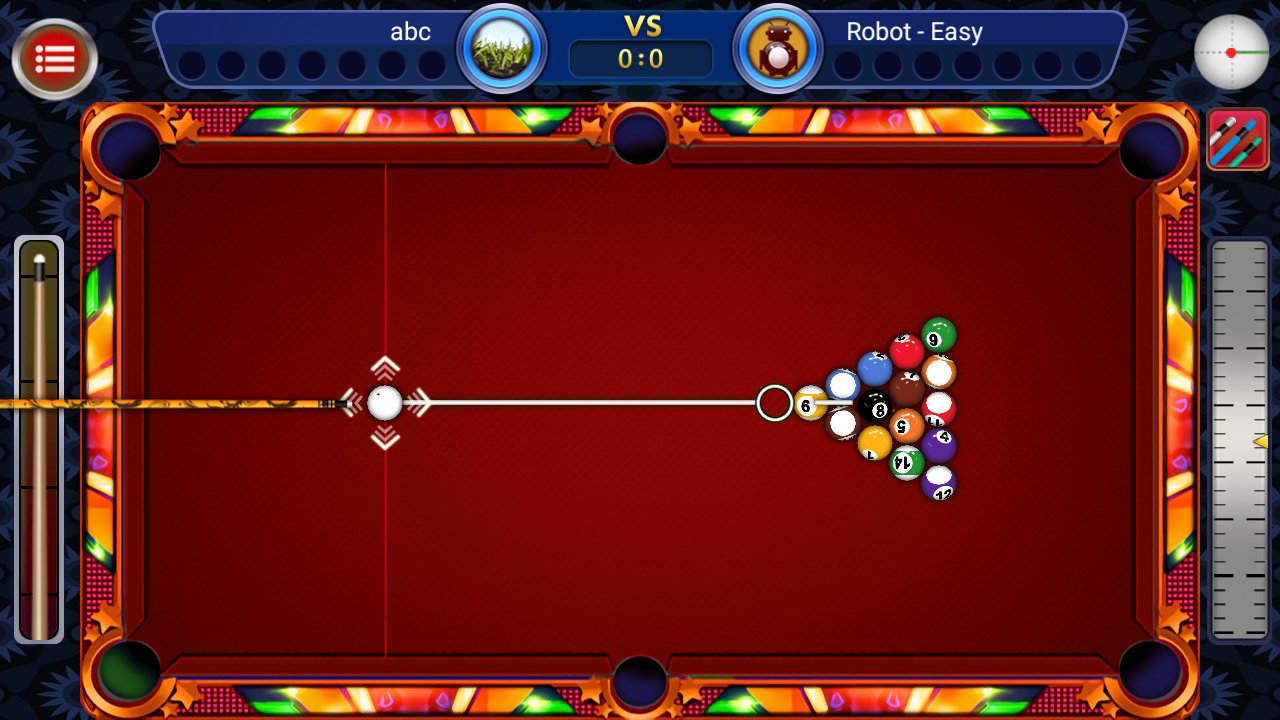
Task: Open the red game menu button
Action: [55, 57]
